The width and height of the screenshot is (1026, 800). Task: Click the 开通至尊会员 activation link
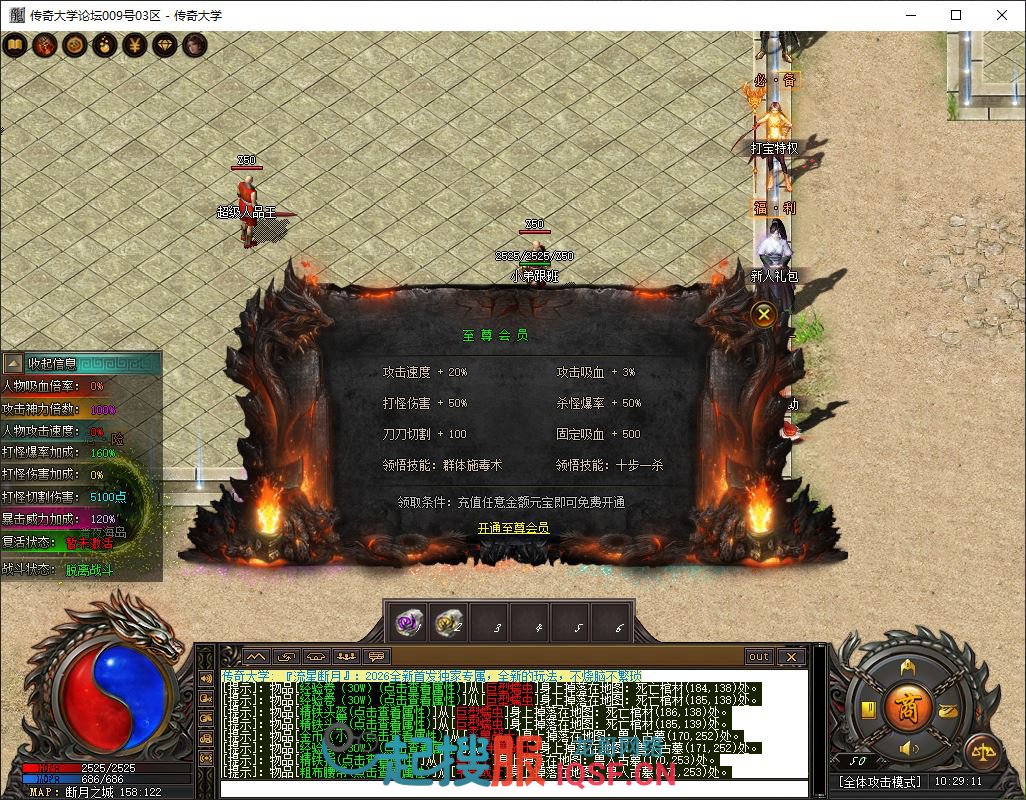tap(513, 528)
